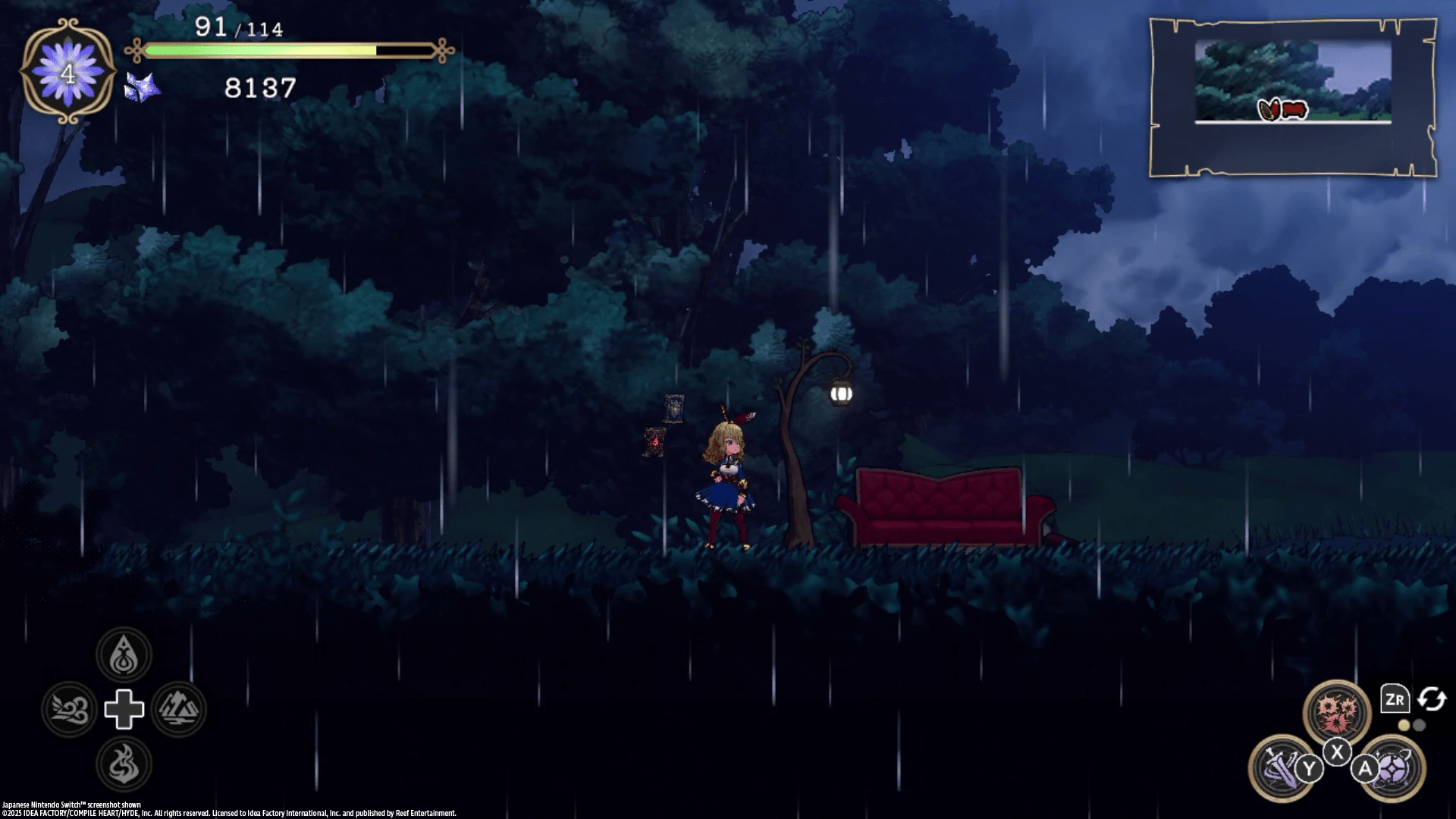Select the water element icon on the d-pad
The height and width of the screenshot is (819, 1456).
click(x=124, y=654)
